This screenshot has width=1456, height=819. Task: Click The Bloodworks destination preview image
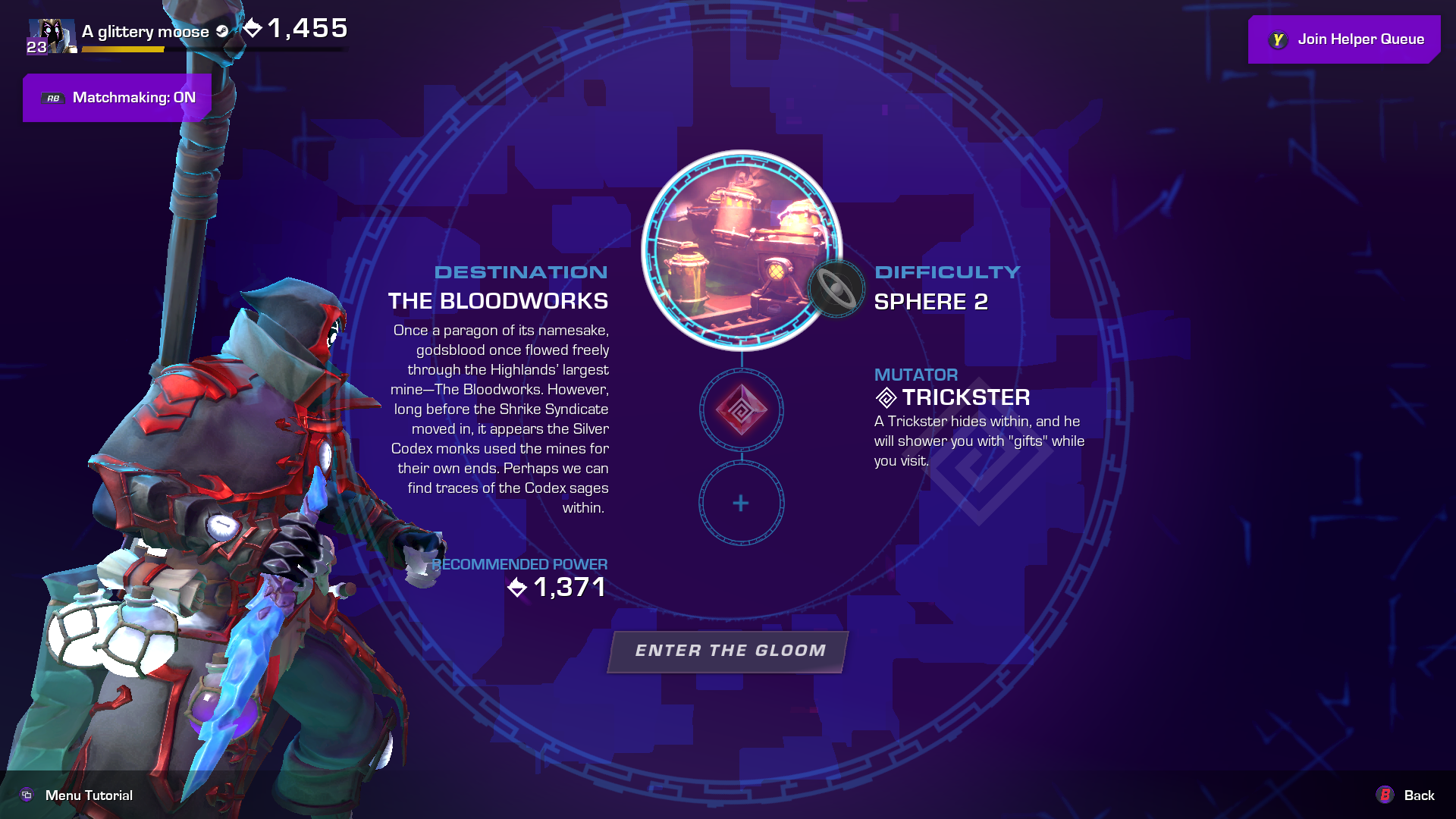pos(742,250)
